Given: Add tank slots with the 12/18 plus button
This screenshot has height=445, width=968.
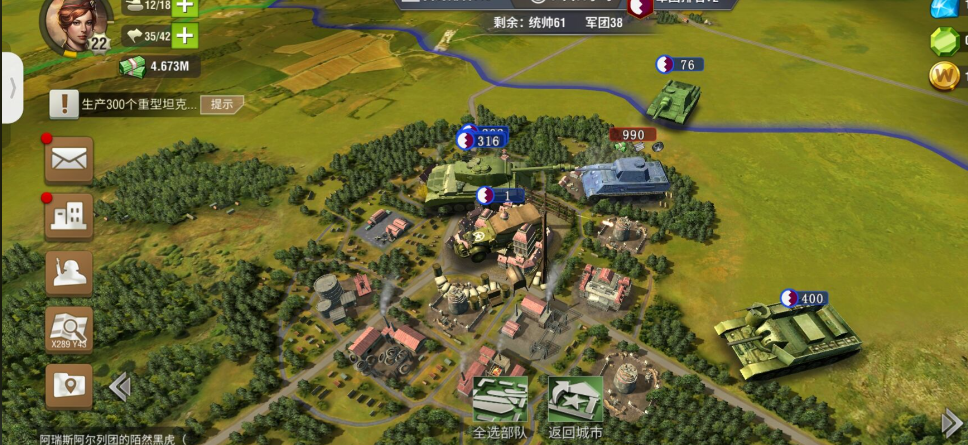Looking at the screenshot, I should click(x=184, y=6).
